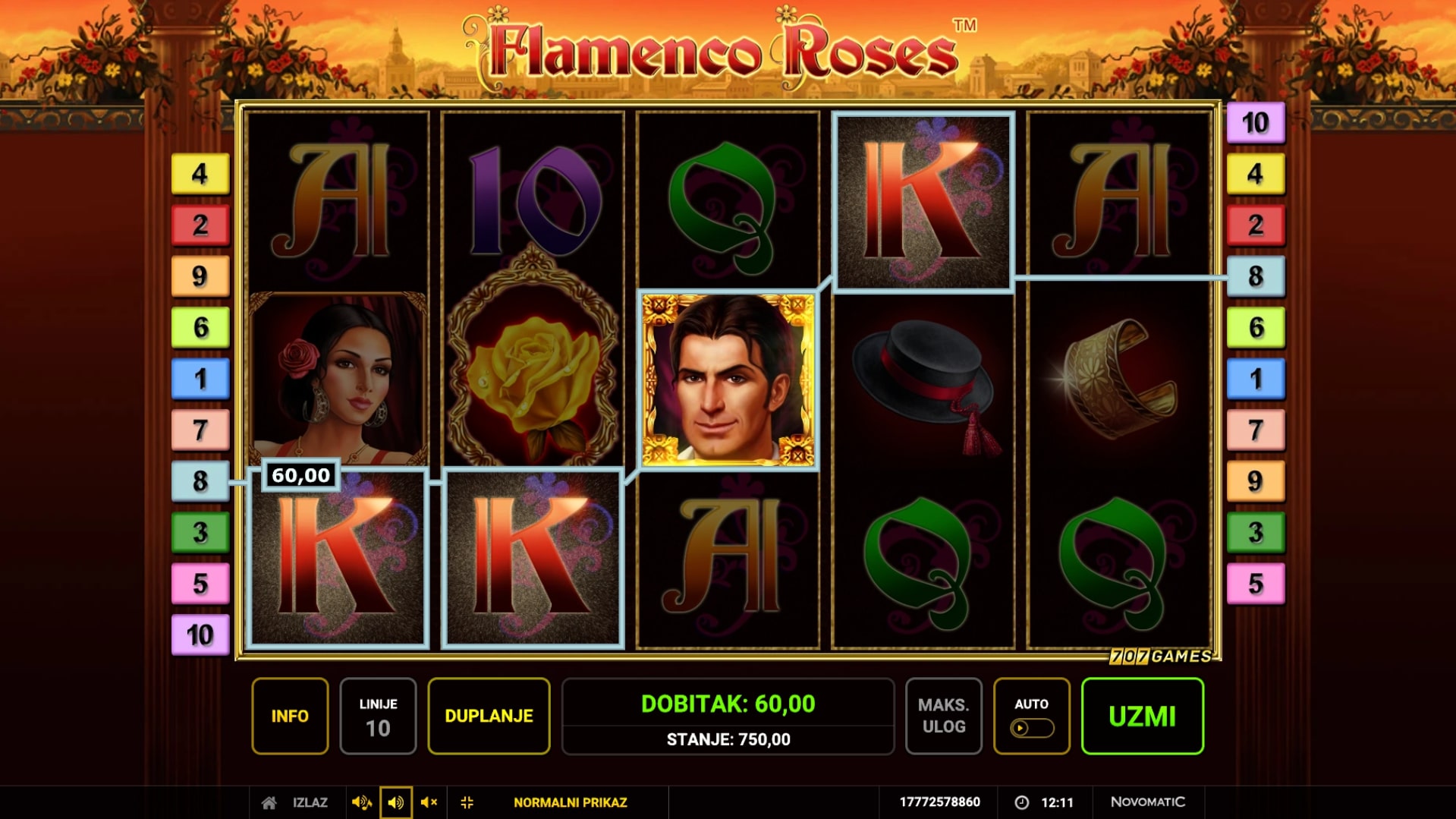The width and height of the screenshot is (1456, 819).
Task: Select the full volume sound icon
Action: coord(361,802)
